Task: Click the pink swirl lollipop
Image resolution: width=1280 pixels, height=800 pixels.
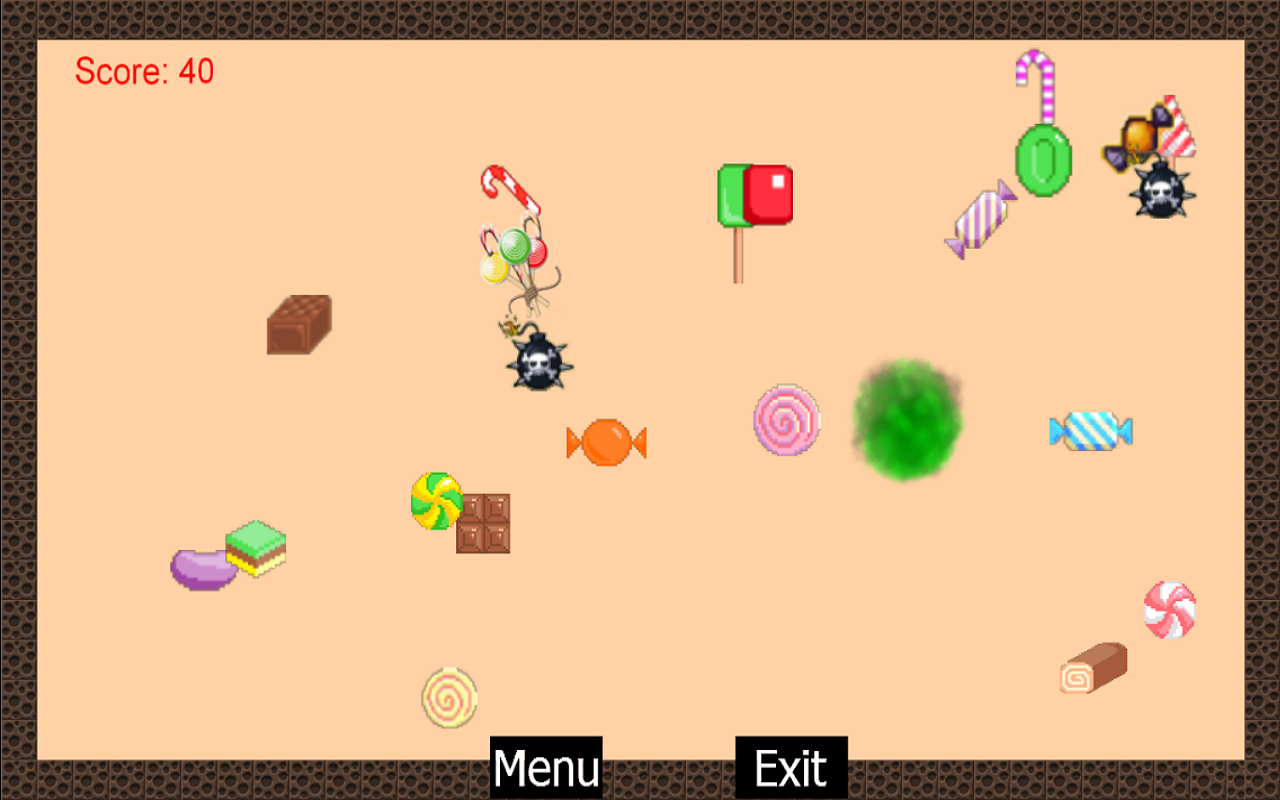Action: (786, 421)
